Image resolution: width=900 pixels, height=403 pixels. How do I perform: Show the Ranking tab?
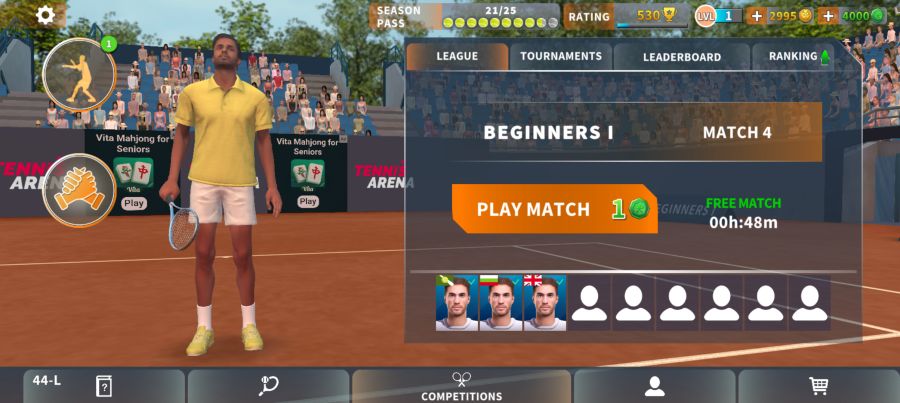click(798, 57)
